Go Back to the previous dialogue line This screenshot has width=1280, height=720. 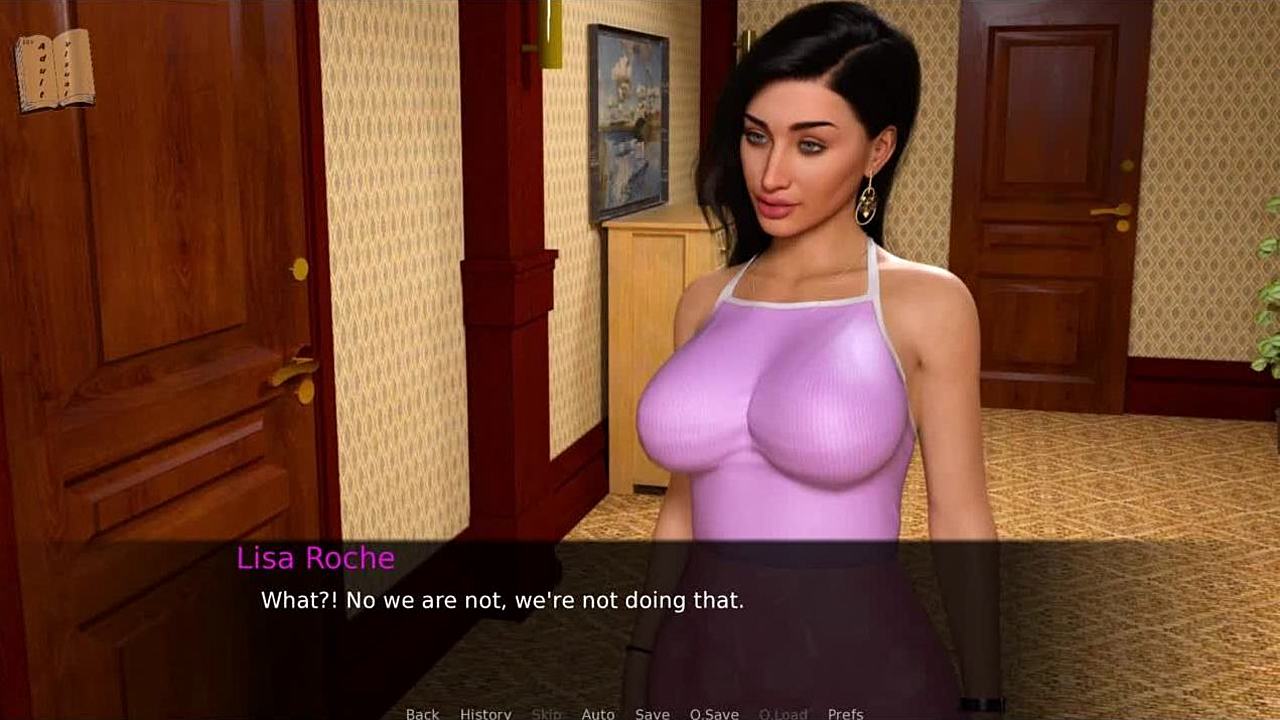[x=422, y=713]
